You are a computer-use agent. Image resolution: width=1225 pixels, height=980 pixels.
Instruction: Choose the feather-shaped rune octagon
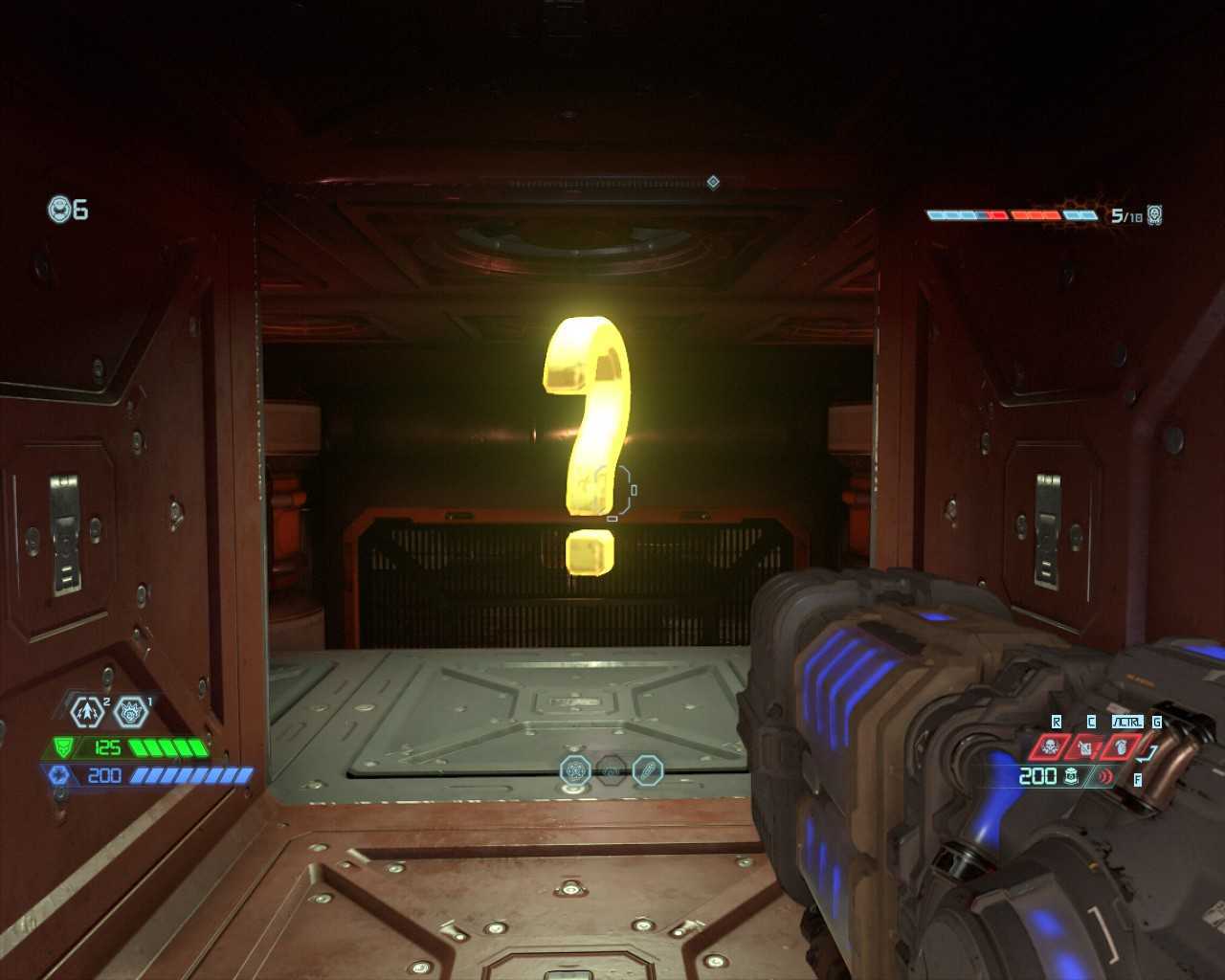(x=648, y=769)
